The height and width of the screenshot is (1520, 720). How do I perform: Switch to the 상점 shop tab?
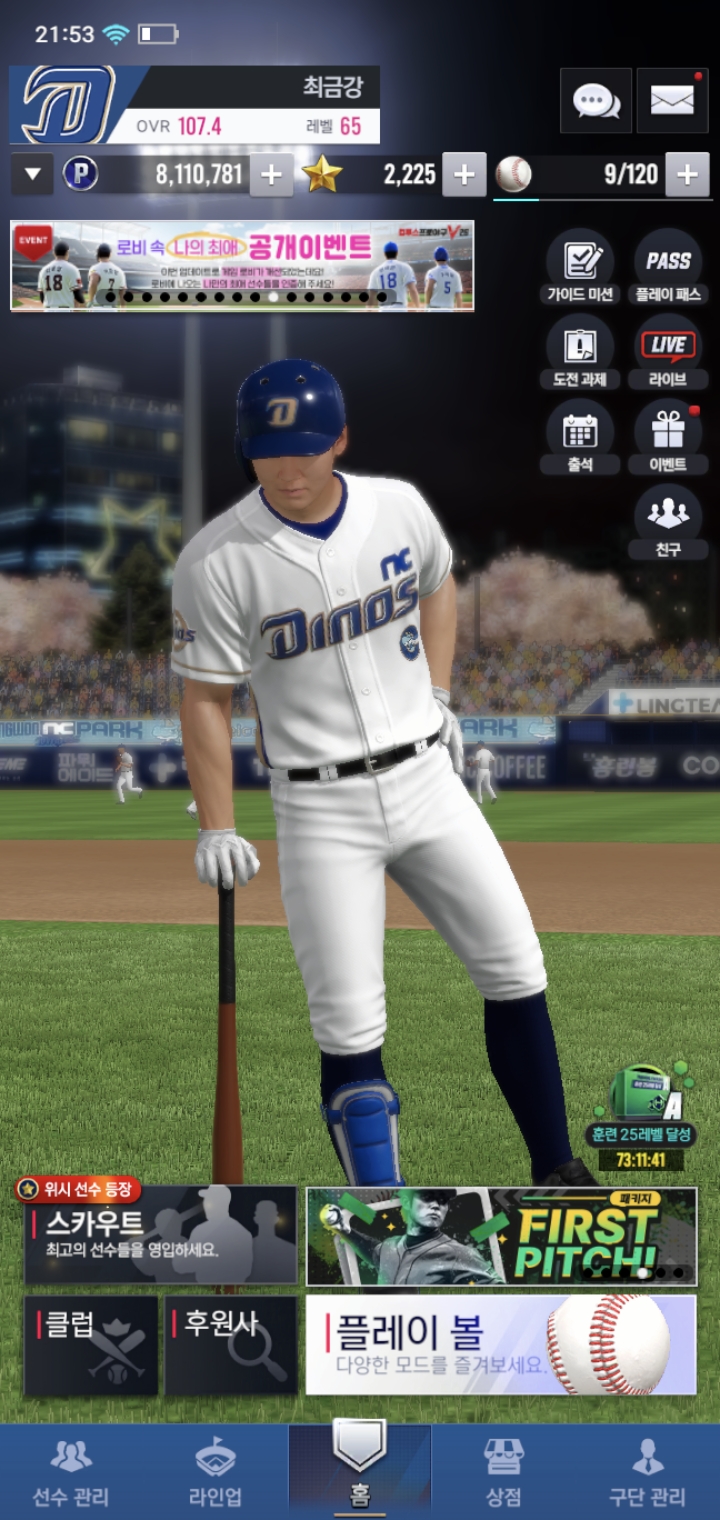click(x=503, y=1472)
